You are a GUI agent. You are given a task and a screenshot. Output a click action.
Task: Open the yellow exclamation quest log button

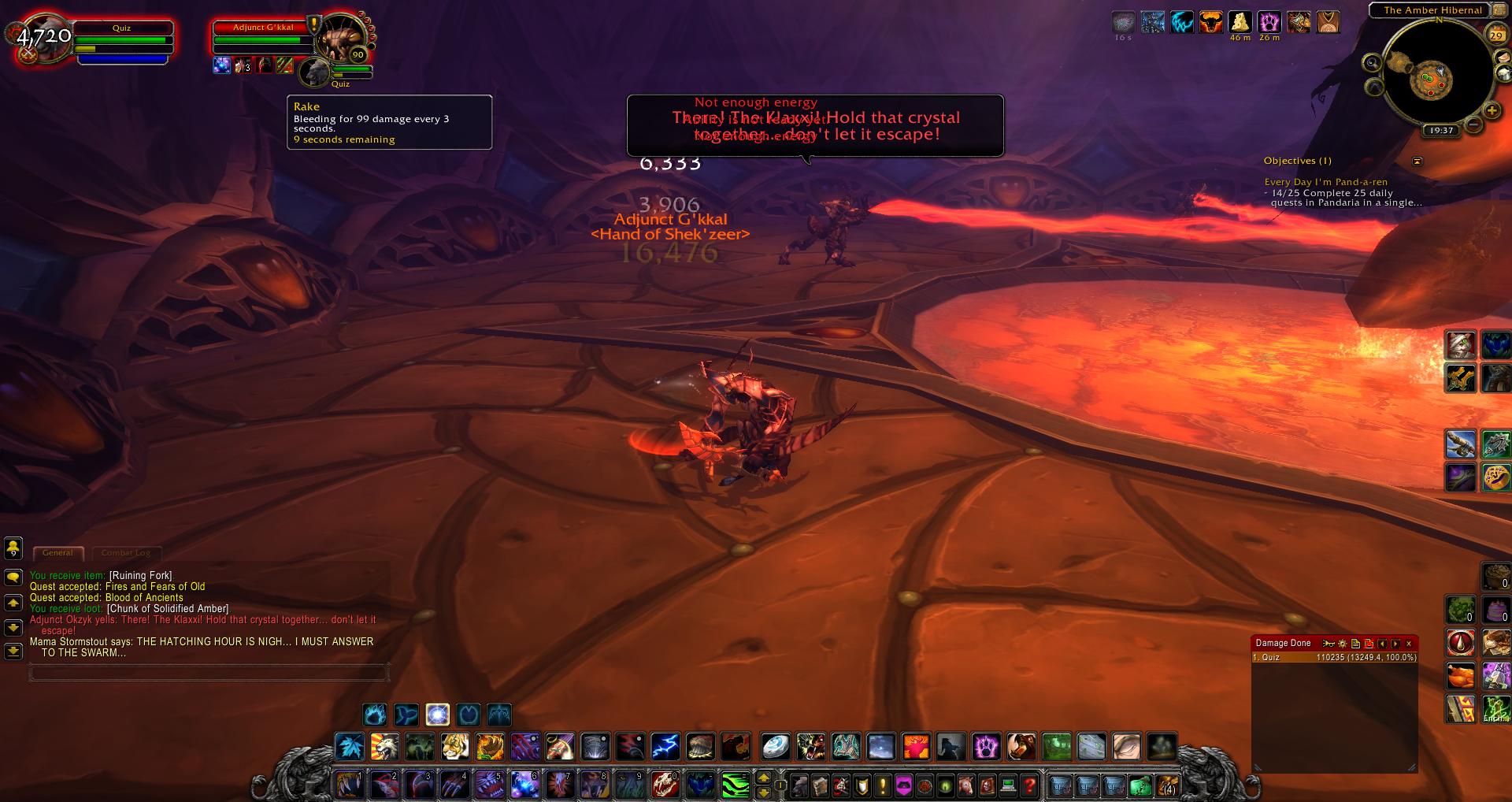tap(882, 785)
